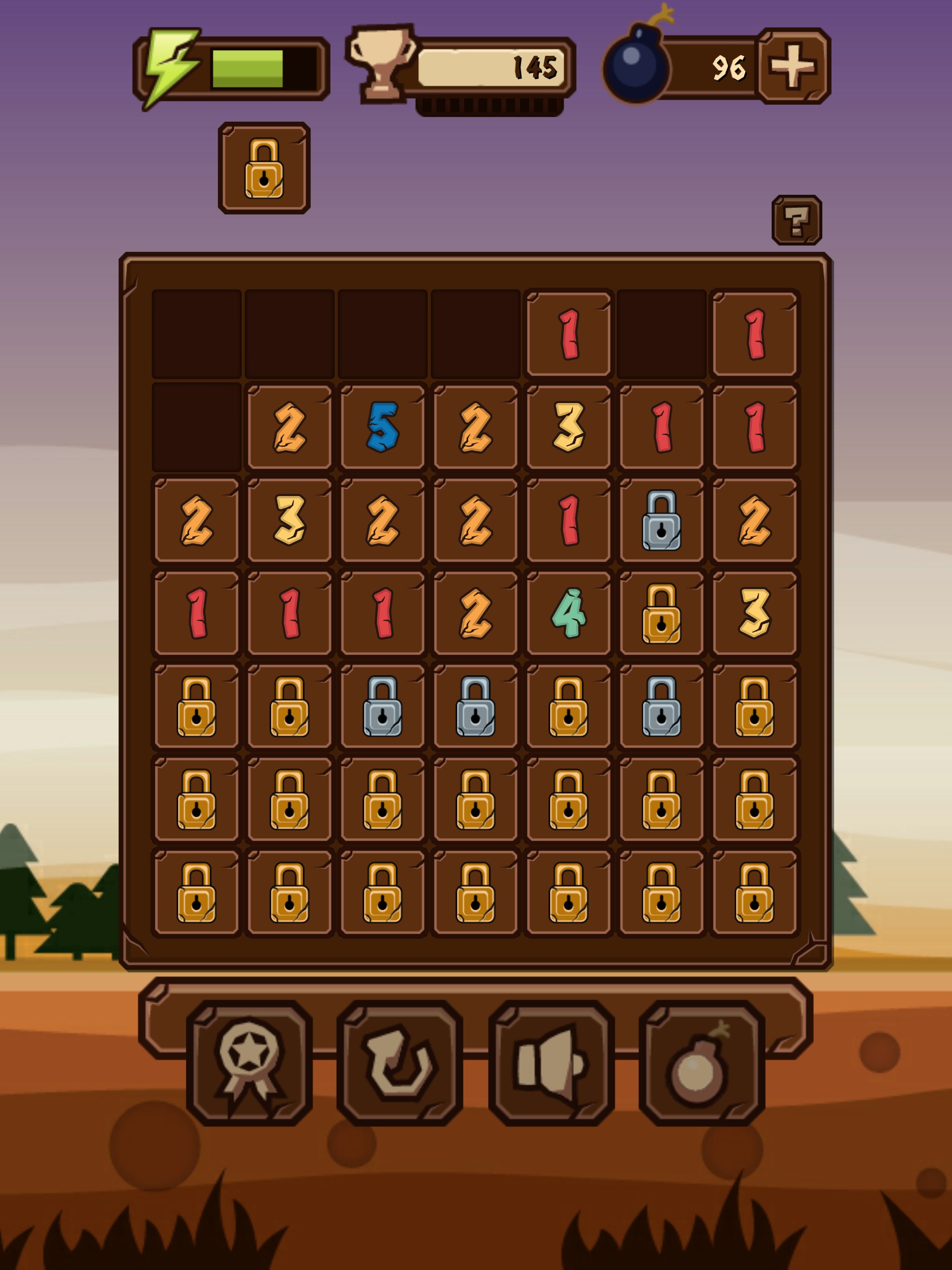Restart using the curved arrow button

click(400, 1062)
